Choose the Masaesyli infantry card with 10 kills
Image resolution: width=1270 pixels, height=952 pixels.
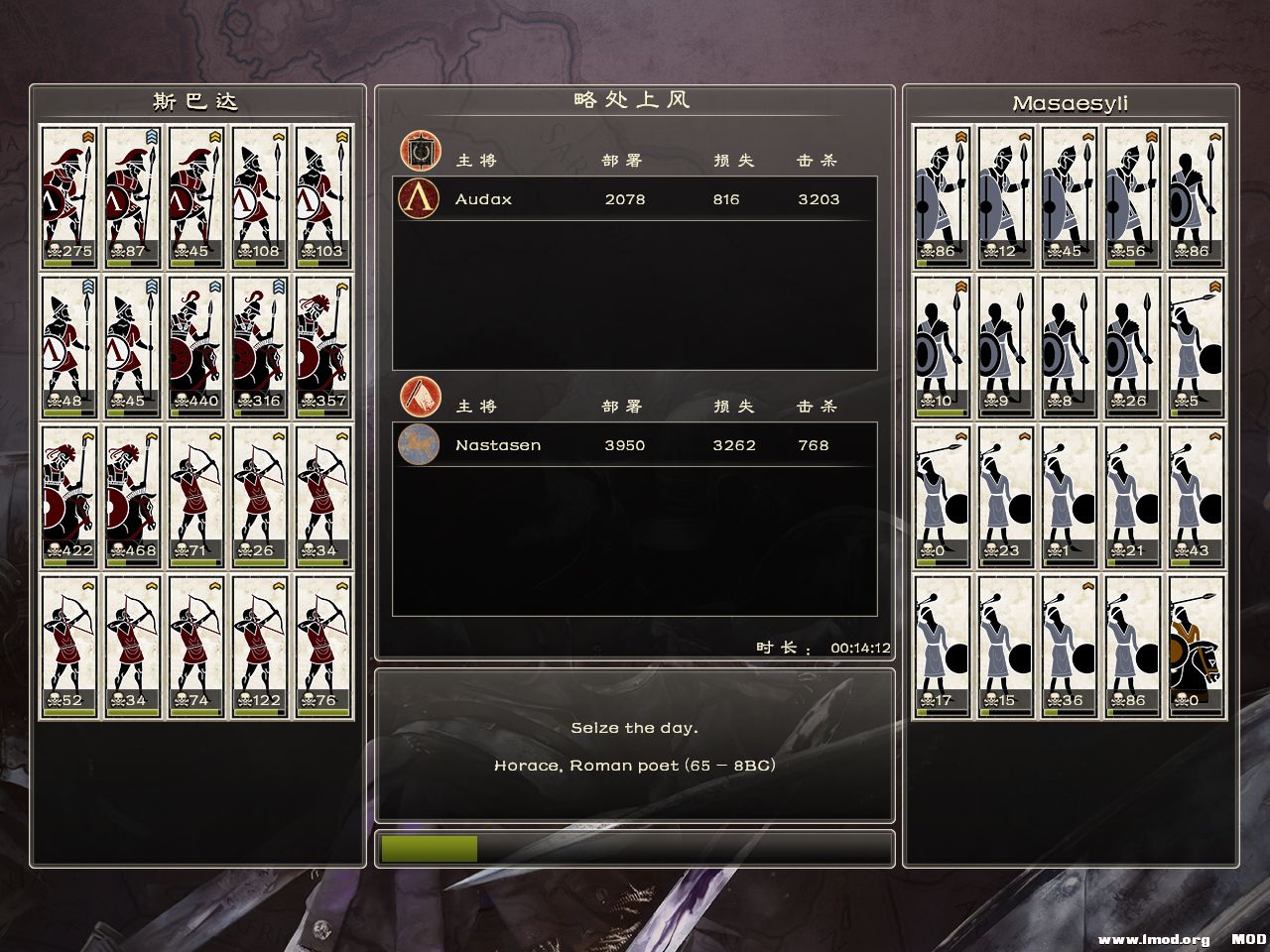pos(943,346)
